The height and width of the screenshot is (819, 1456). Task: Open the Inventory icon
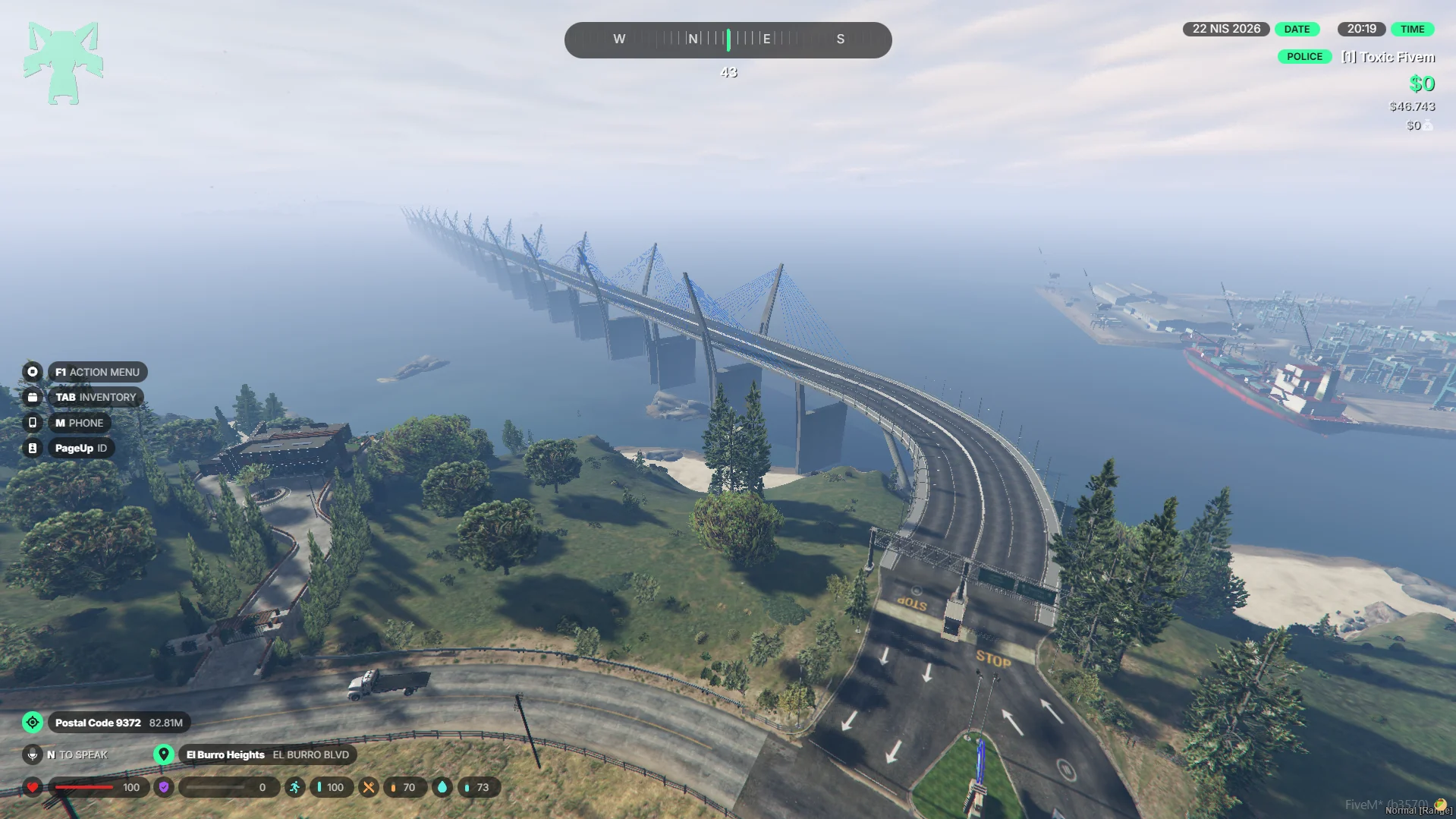click(x=33, y=397)
